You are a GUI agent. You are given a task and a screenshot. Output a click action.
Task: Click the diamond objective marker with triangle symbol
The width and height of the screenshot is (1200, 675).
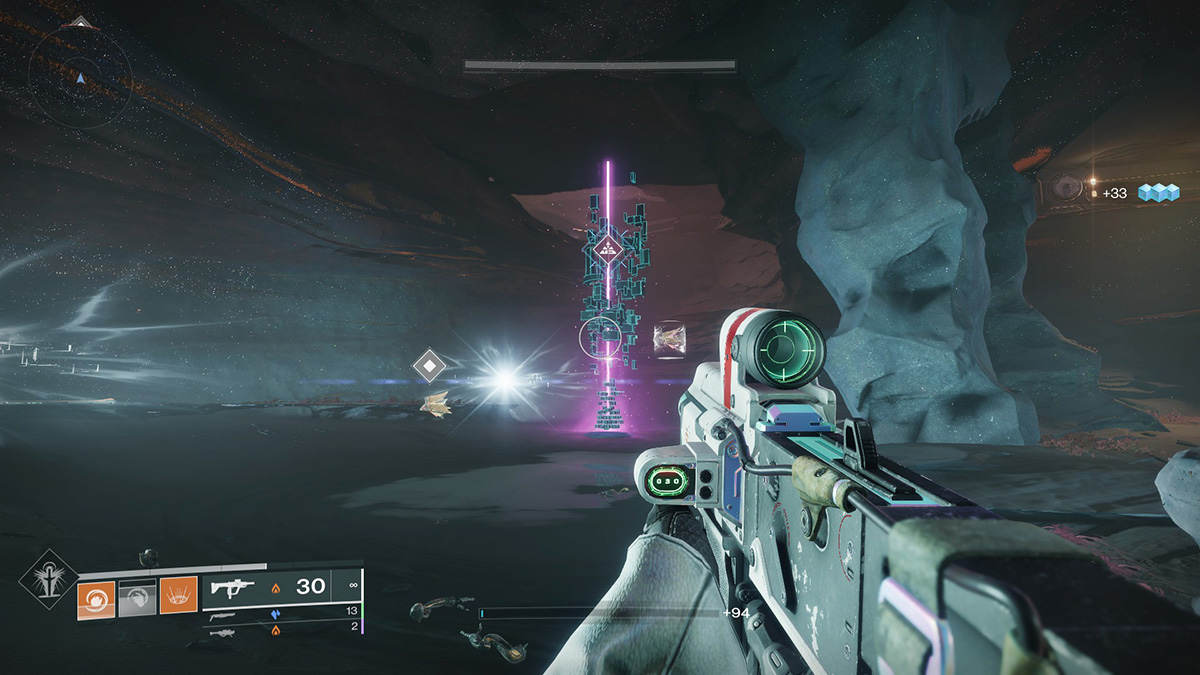point(604,250)
